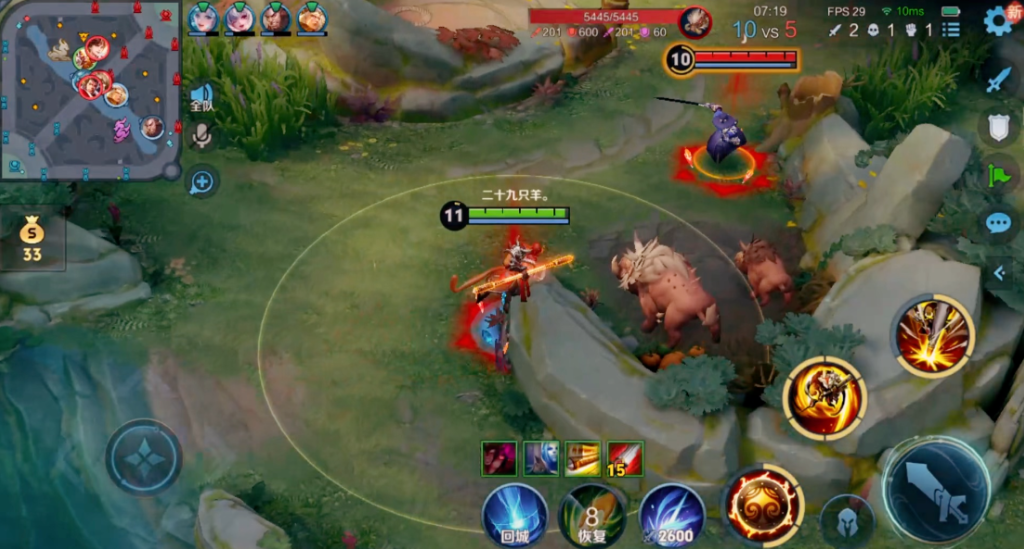Toggle the 全队 team speaker
The image size is (1024, 549).
point(201,98)
